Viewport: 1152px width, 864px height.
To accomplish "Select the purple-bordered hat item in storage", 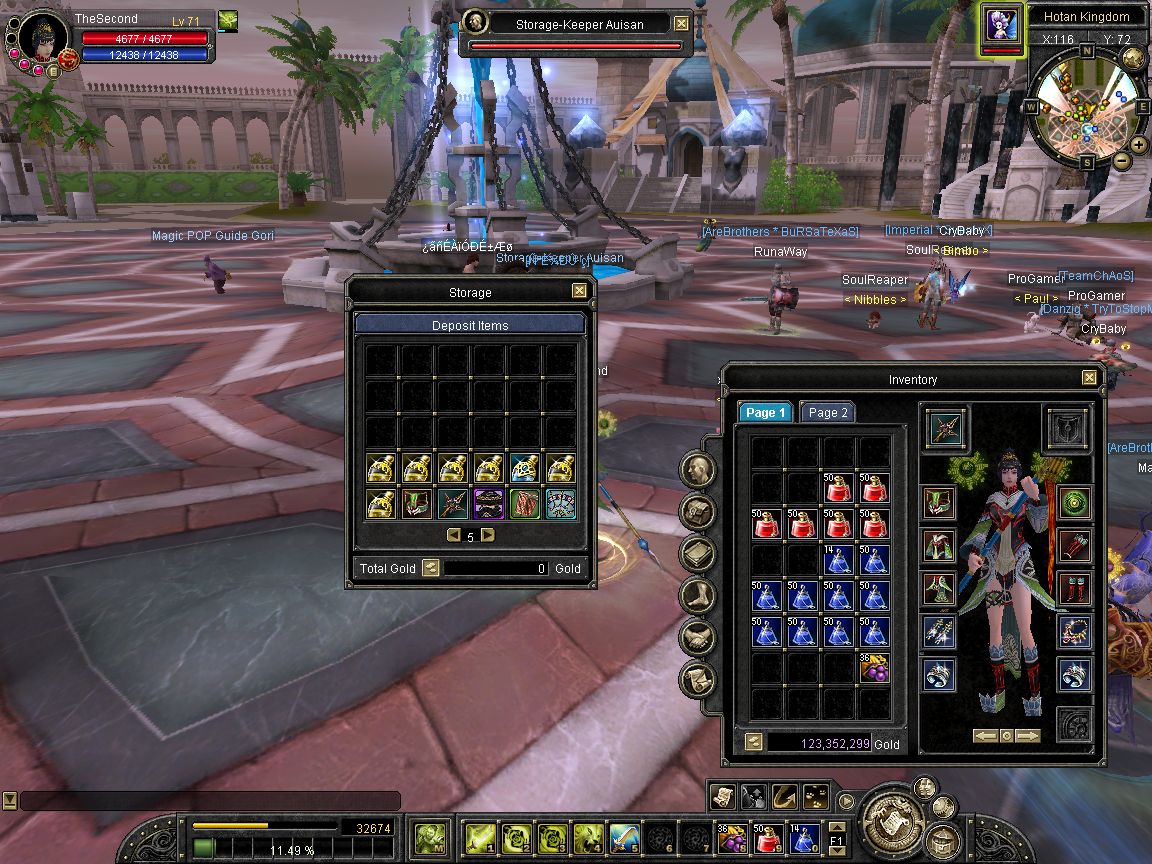I will [489, 503].
